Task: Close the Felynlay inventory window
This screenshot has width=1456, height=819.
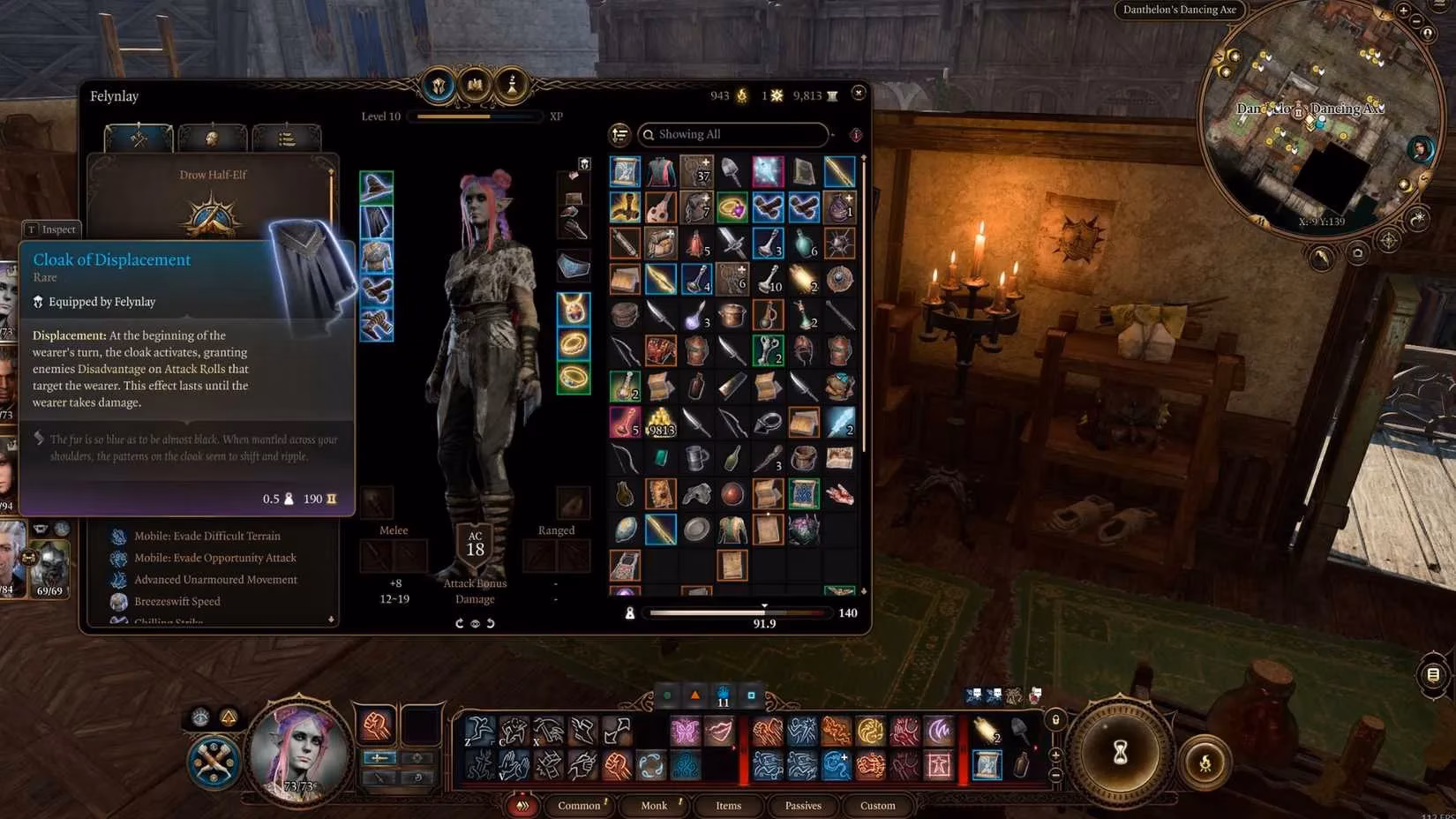Action: pyautogui.click(x=859, y=93)
